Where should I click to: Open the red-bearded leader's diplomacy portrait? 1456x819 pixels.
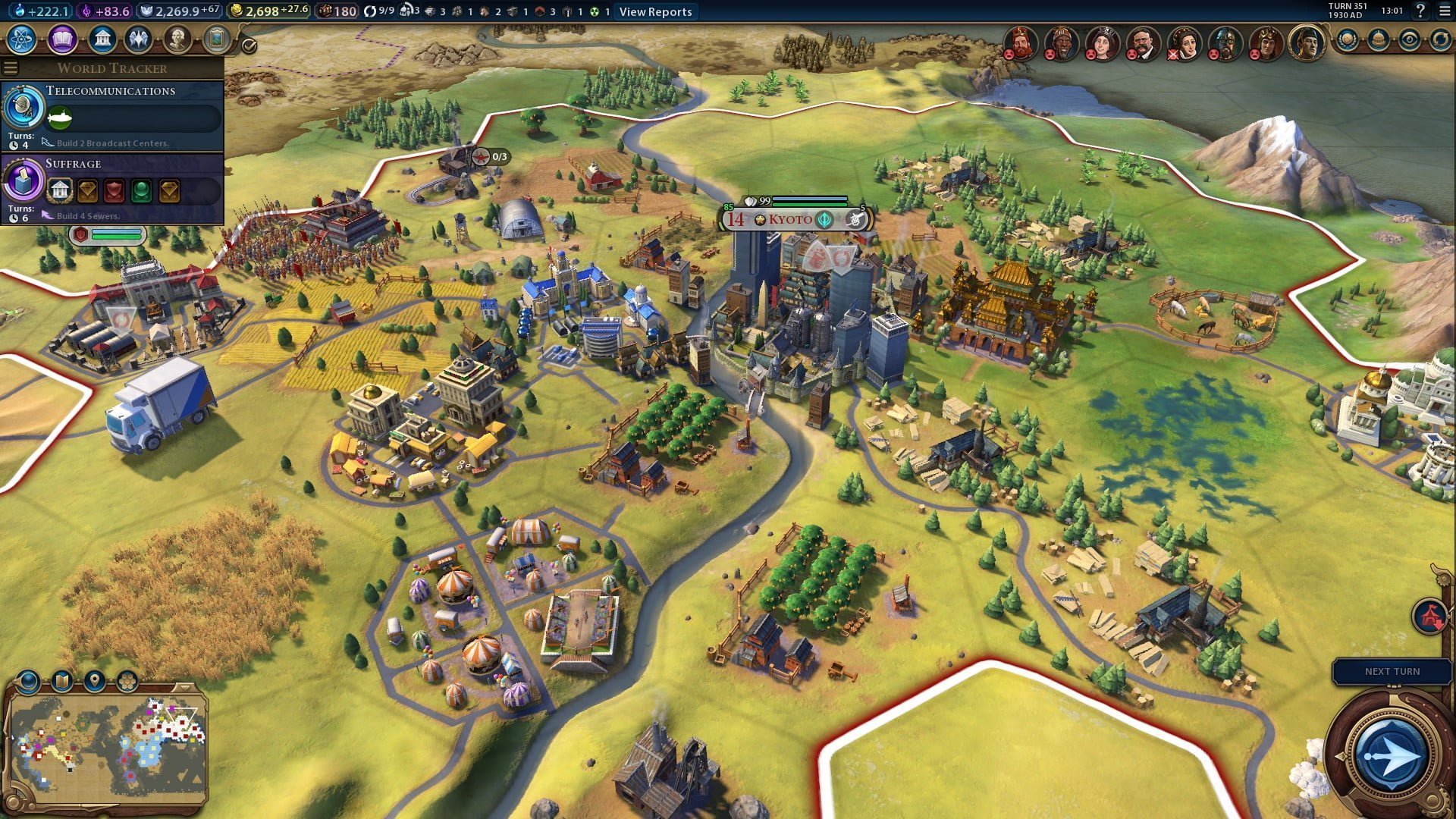pyautogui.click(x=1021, y=42)
